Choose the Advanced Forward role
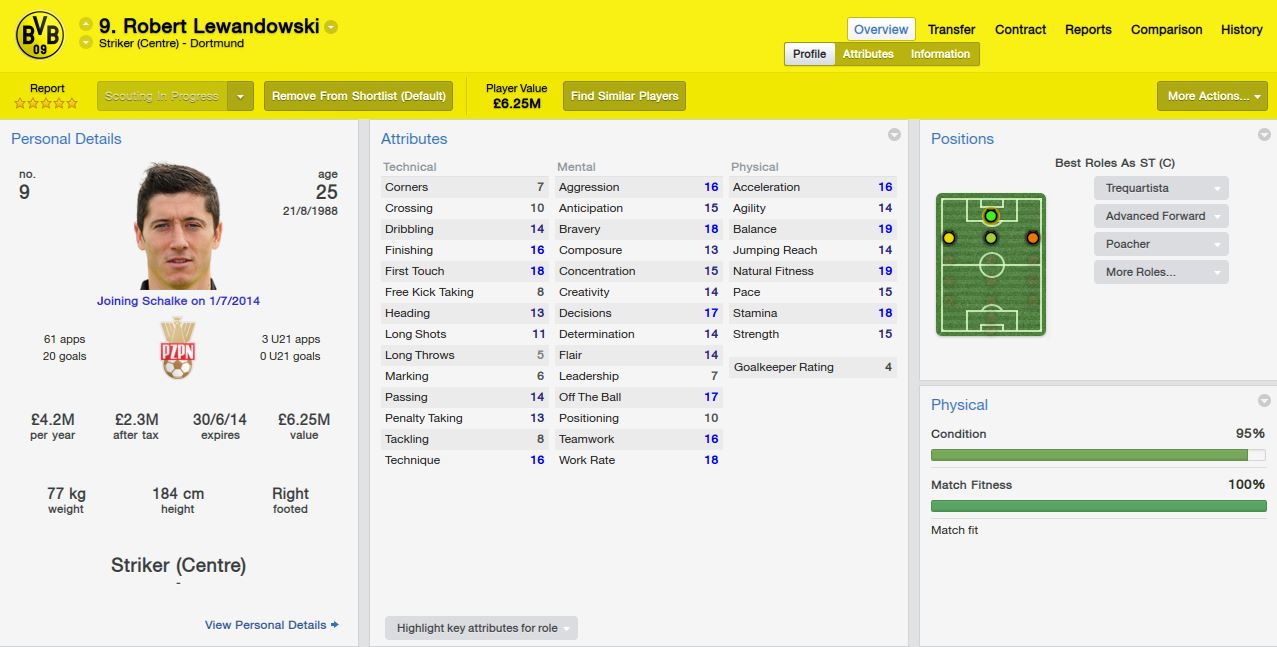 tap(1160, 216)
